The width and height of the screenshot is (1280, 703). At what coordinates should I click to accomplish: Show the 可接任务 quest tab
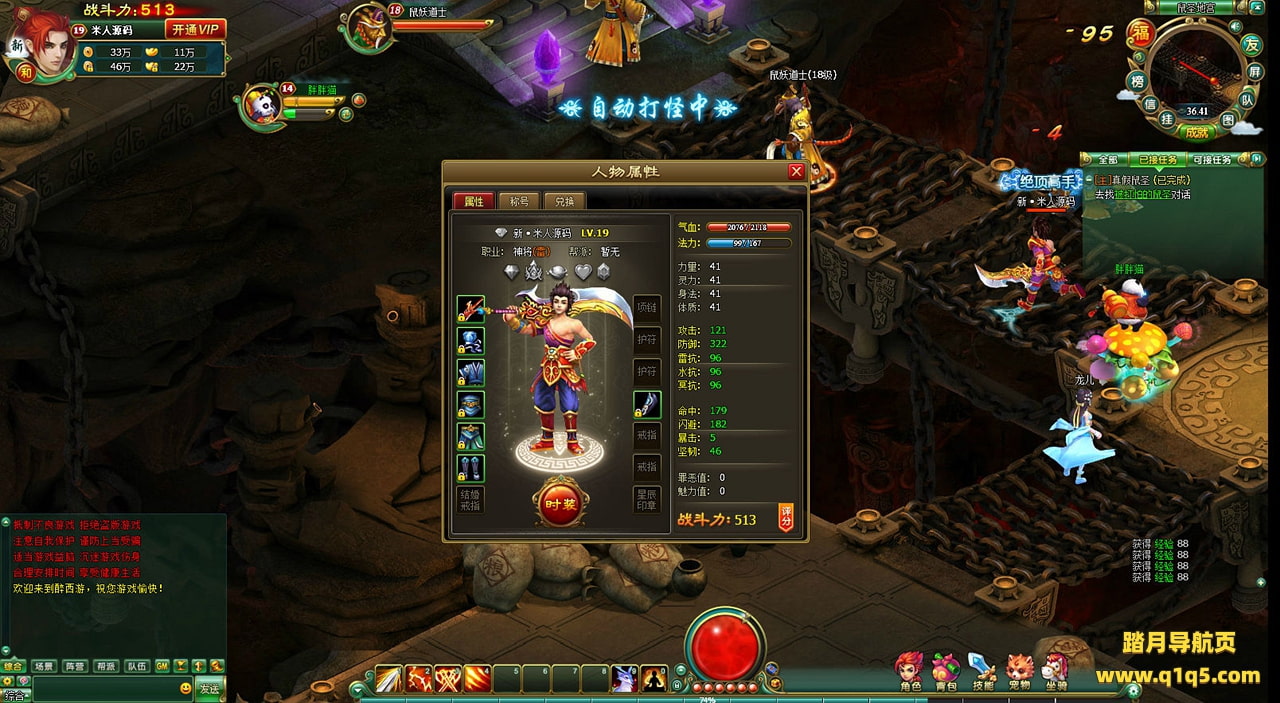[1212, 160]
